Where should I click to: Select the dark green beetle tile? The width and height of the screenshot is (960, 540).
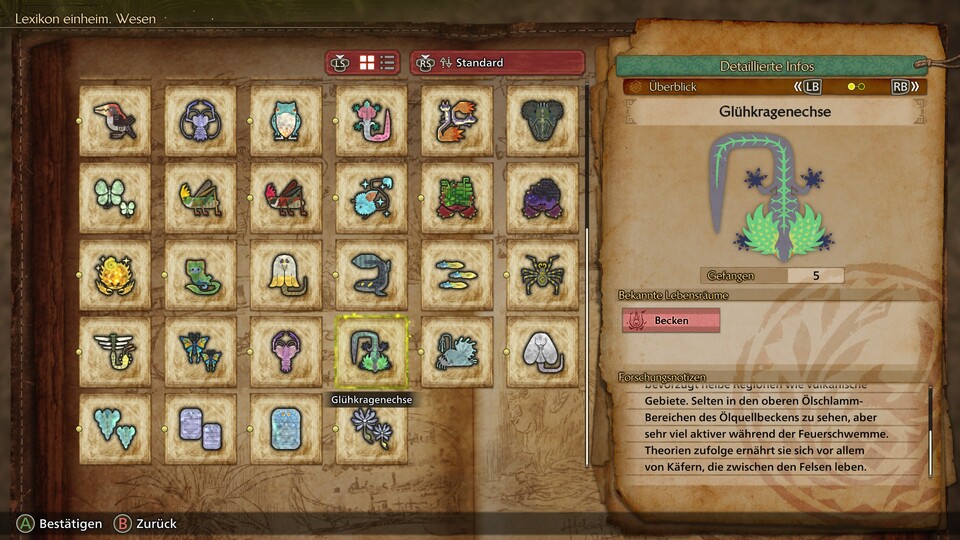pyautogui.click(x=542, y=121)
